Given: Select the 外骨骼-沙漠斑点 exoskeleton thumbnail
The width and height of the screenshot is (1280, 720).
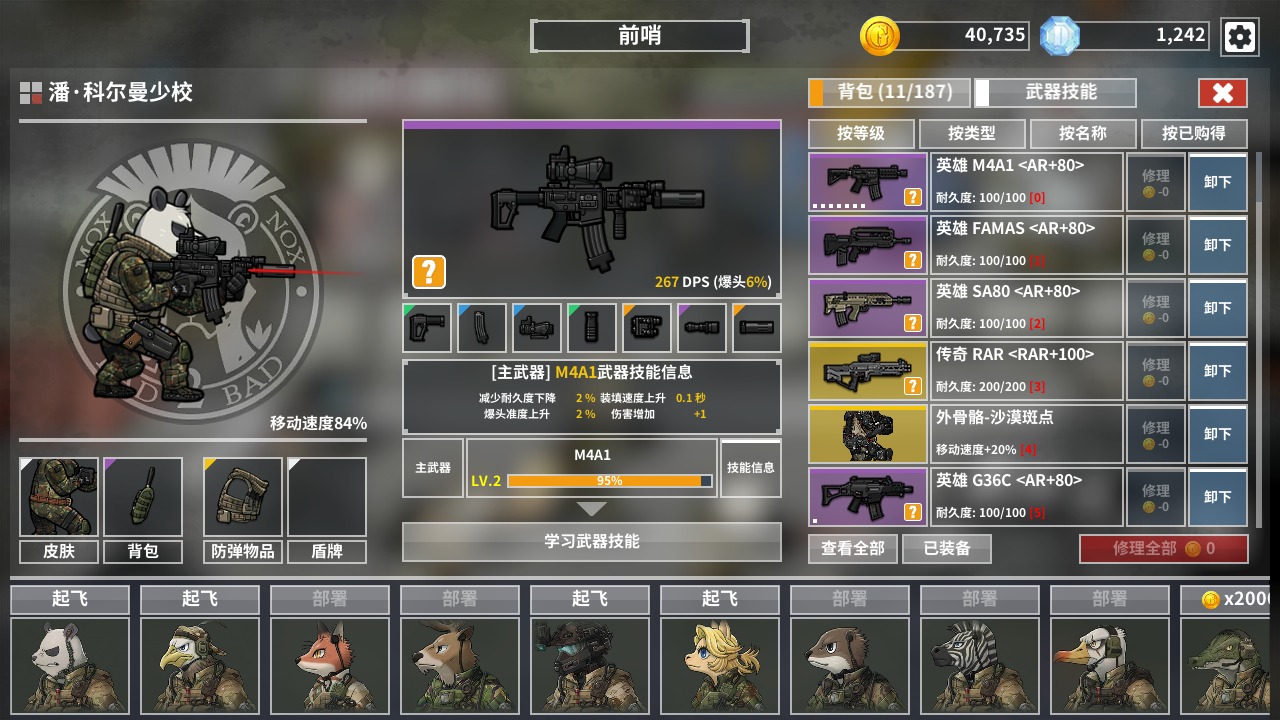Looking at the screenshot, I should [x=866, y=433].
